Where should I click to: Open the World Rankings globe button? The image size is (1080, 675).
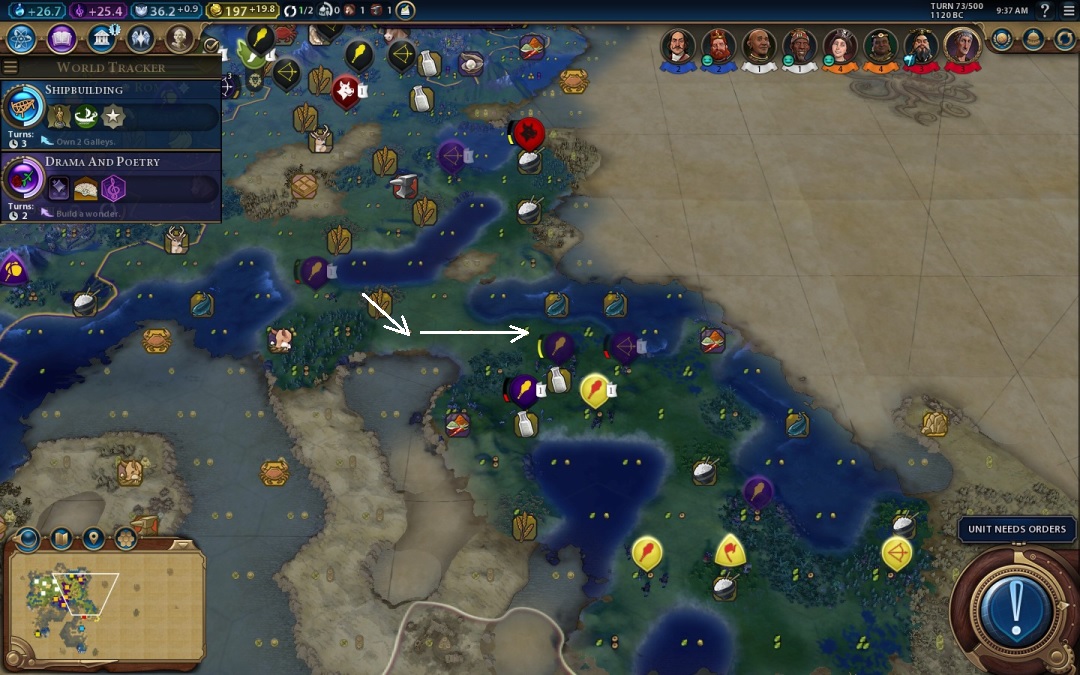pos(1002,39)
